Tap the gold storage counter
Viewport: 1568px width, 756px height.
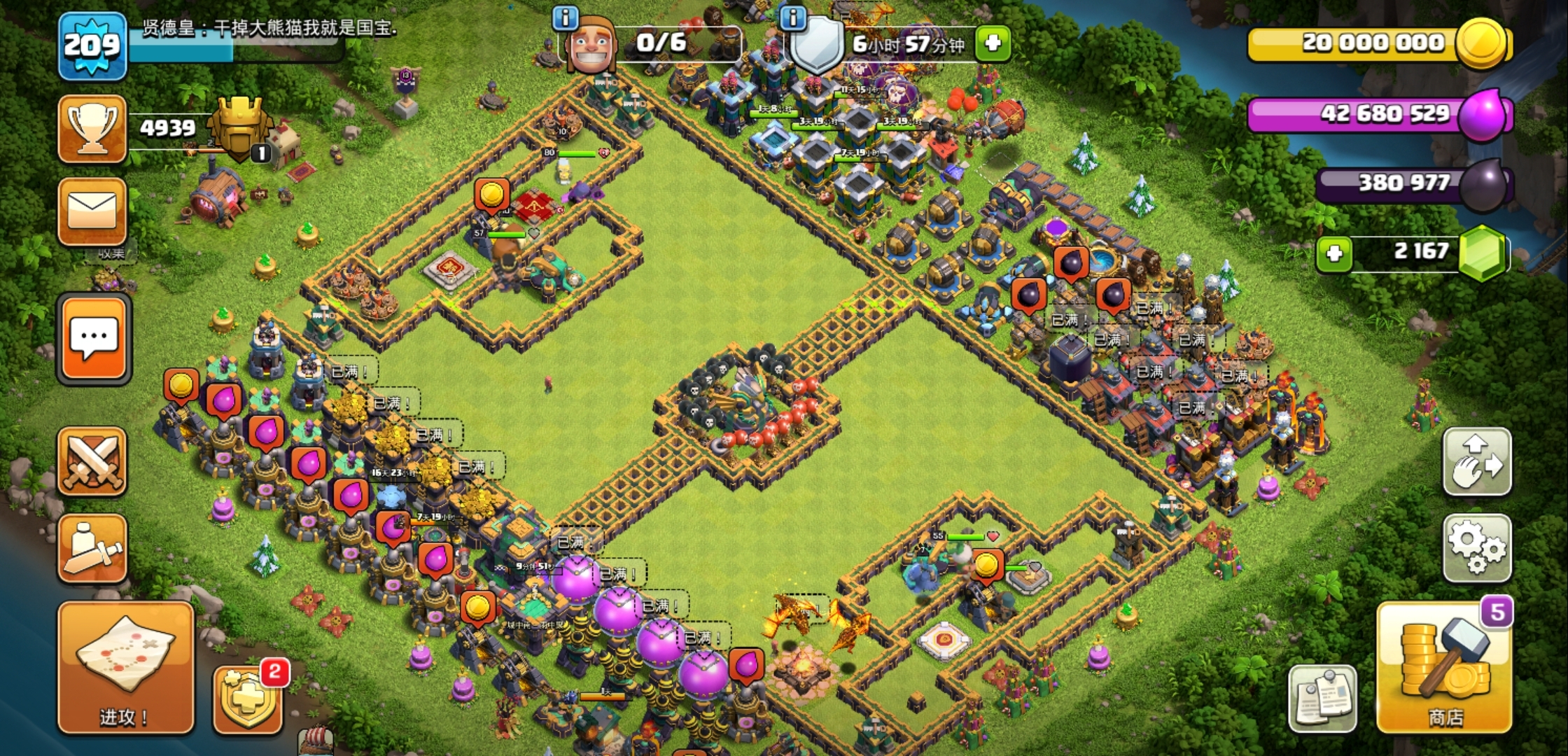point(1375,43)
